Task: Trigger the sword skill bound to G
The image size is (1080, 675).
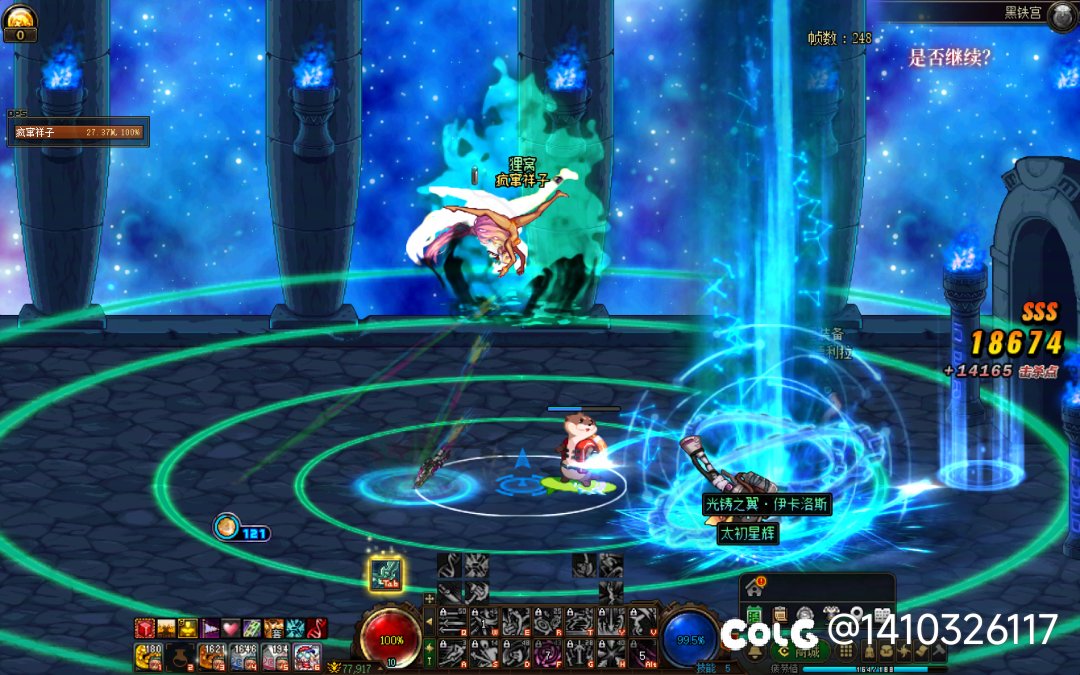Action: tap(579, 653)
